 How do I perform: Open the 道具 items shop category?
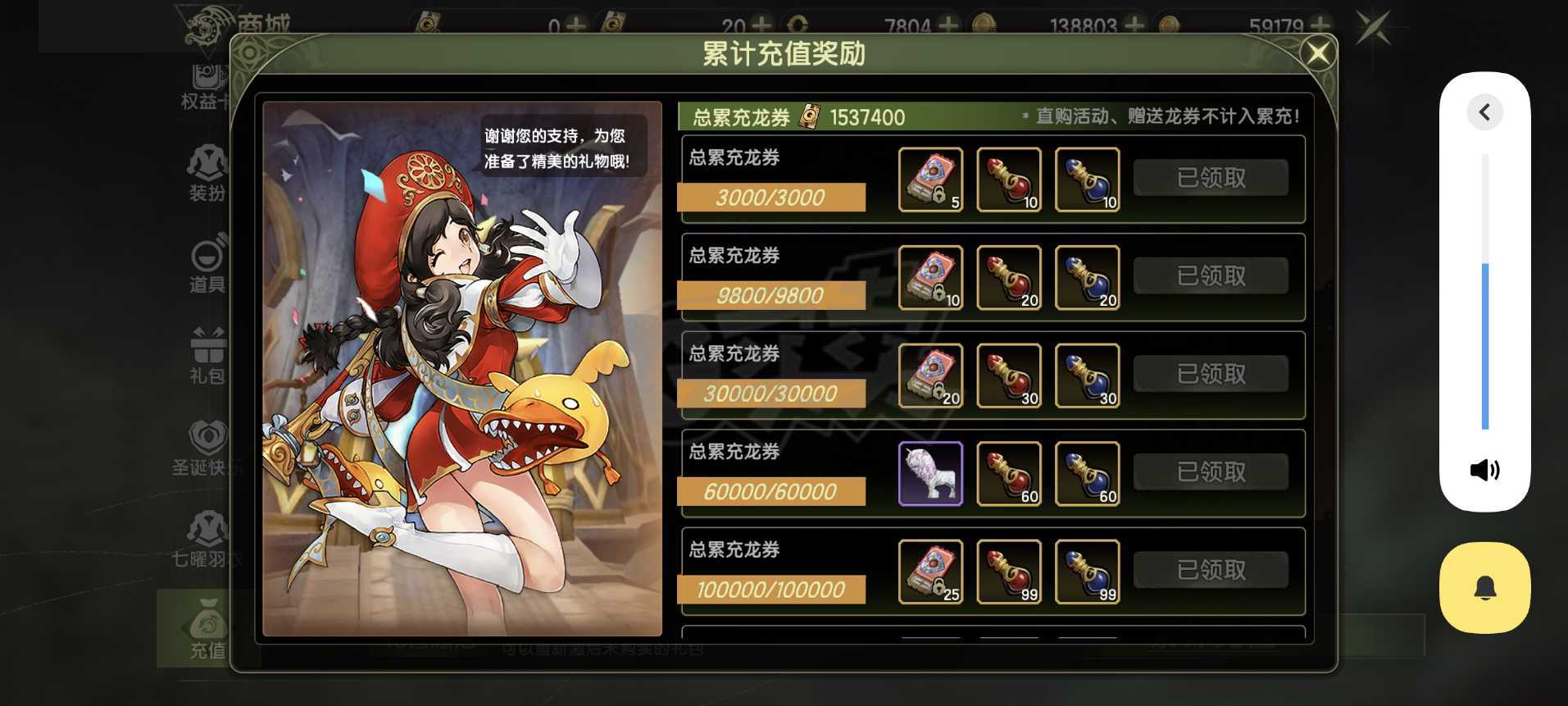click(x=207, y=264)
